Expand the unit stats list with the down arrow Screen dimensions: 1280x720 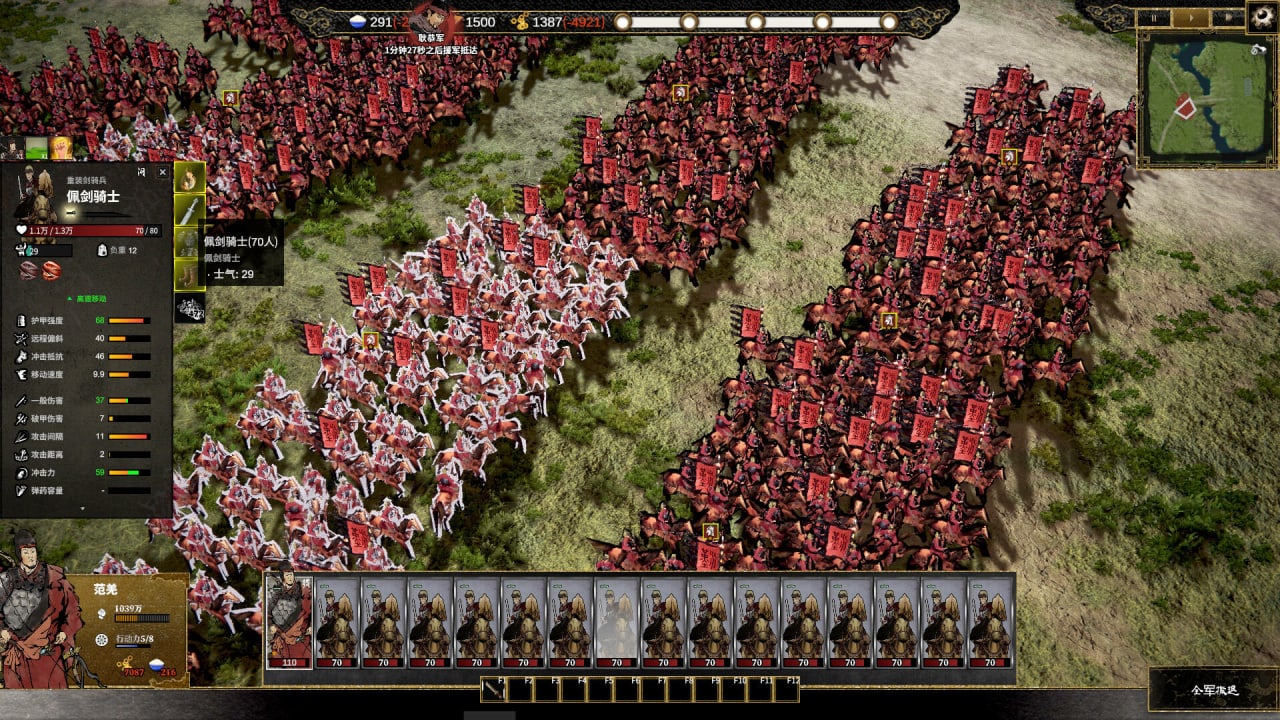click(x=83, y=509)
